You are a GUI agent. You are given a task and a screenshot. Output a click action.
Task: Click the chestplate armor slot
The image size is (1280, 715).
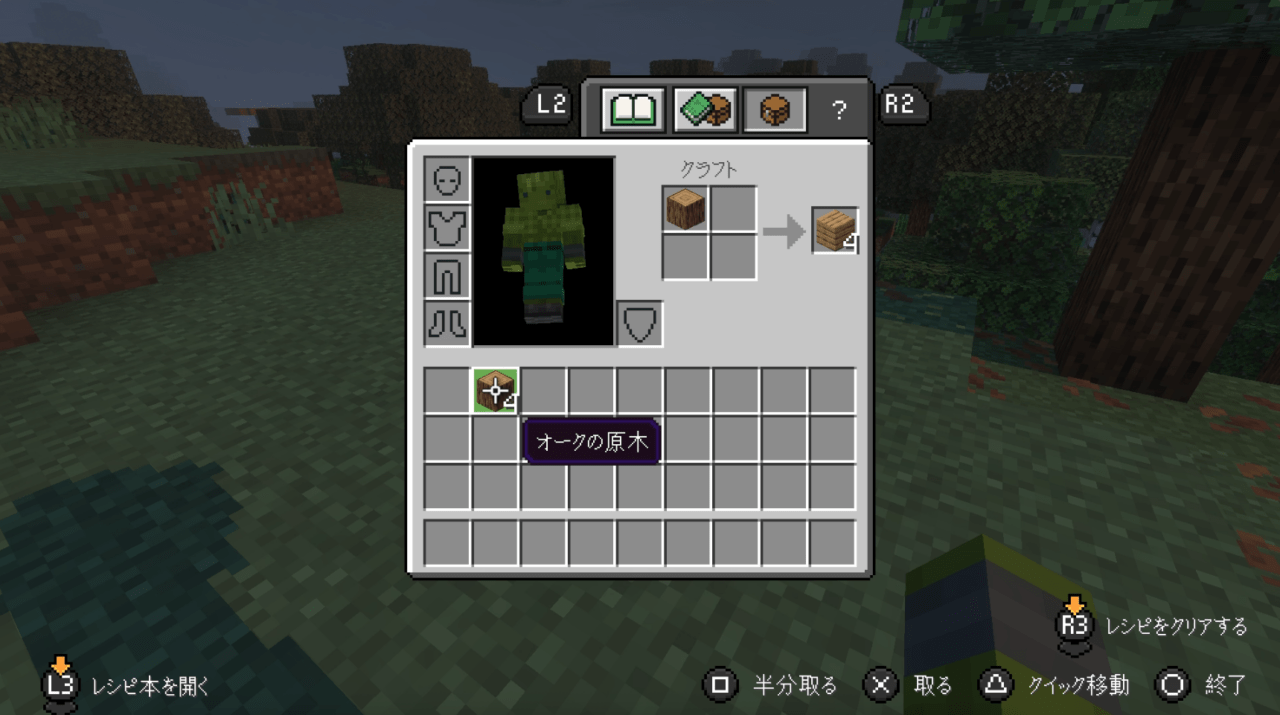(x=446, y=228)
